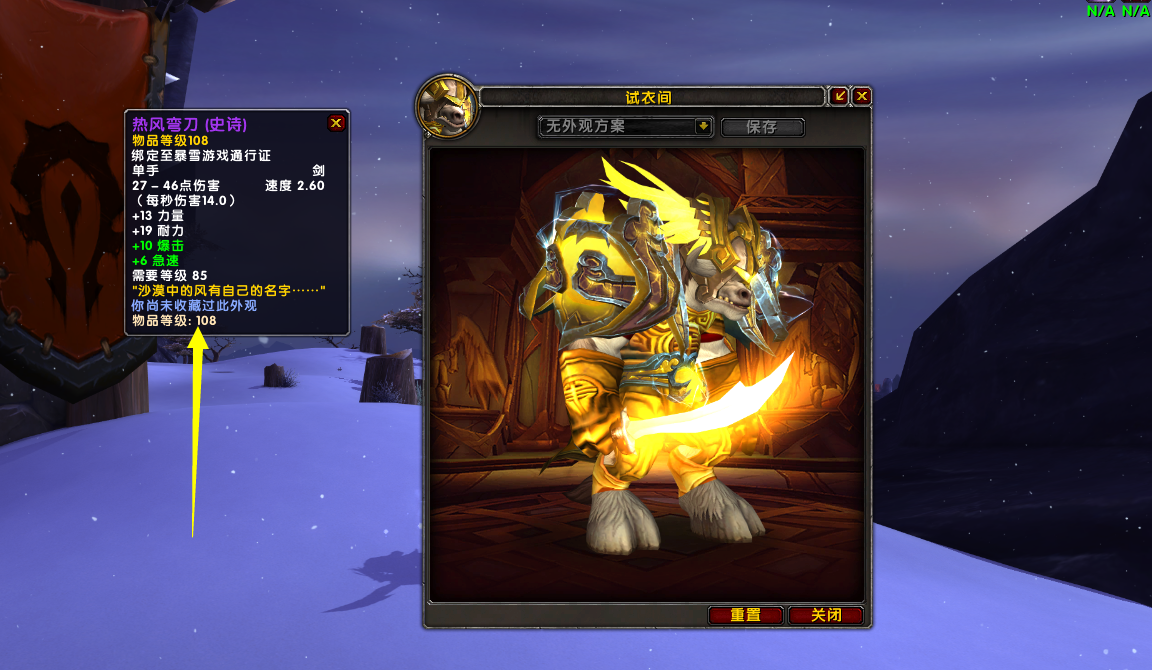Close the 热风弯刀 item tooltip

pyautogui.click(x=336, y=123)
